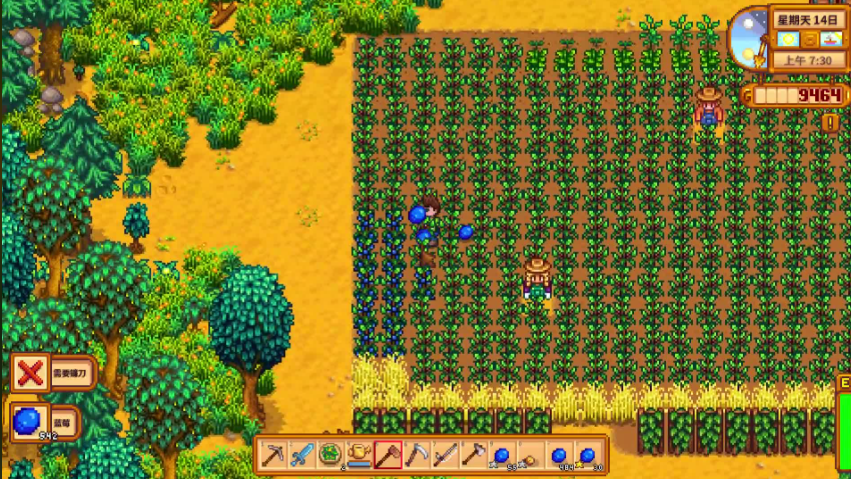Viewport: 851px width, 479px height.
Task: Select the pickaxe in the hotbar
Action: click(274, 455)
